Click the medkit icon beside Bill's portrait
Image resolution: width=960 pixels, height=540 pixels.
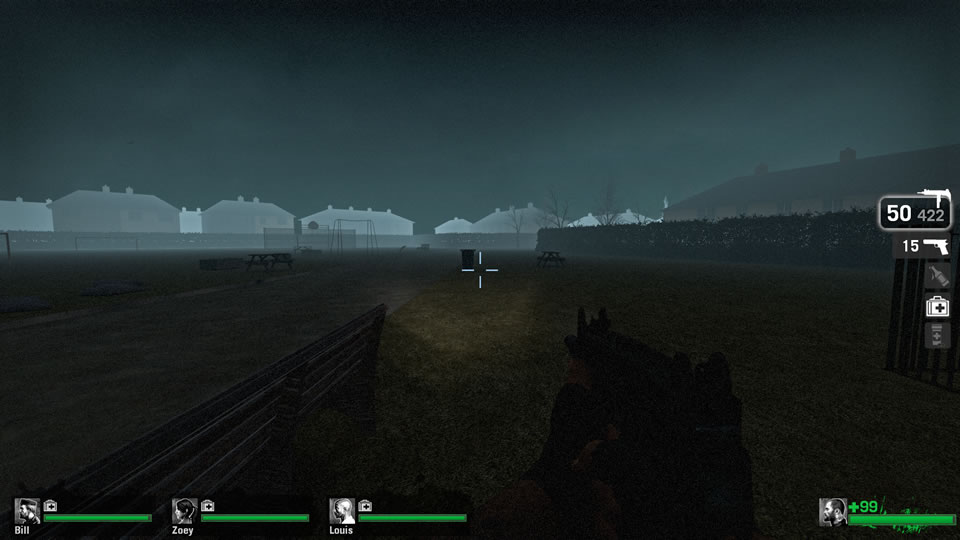(x=50, y=506)
